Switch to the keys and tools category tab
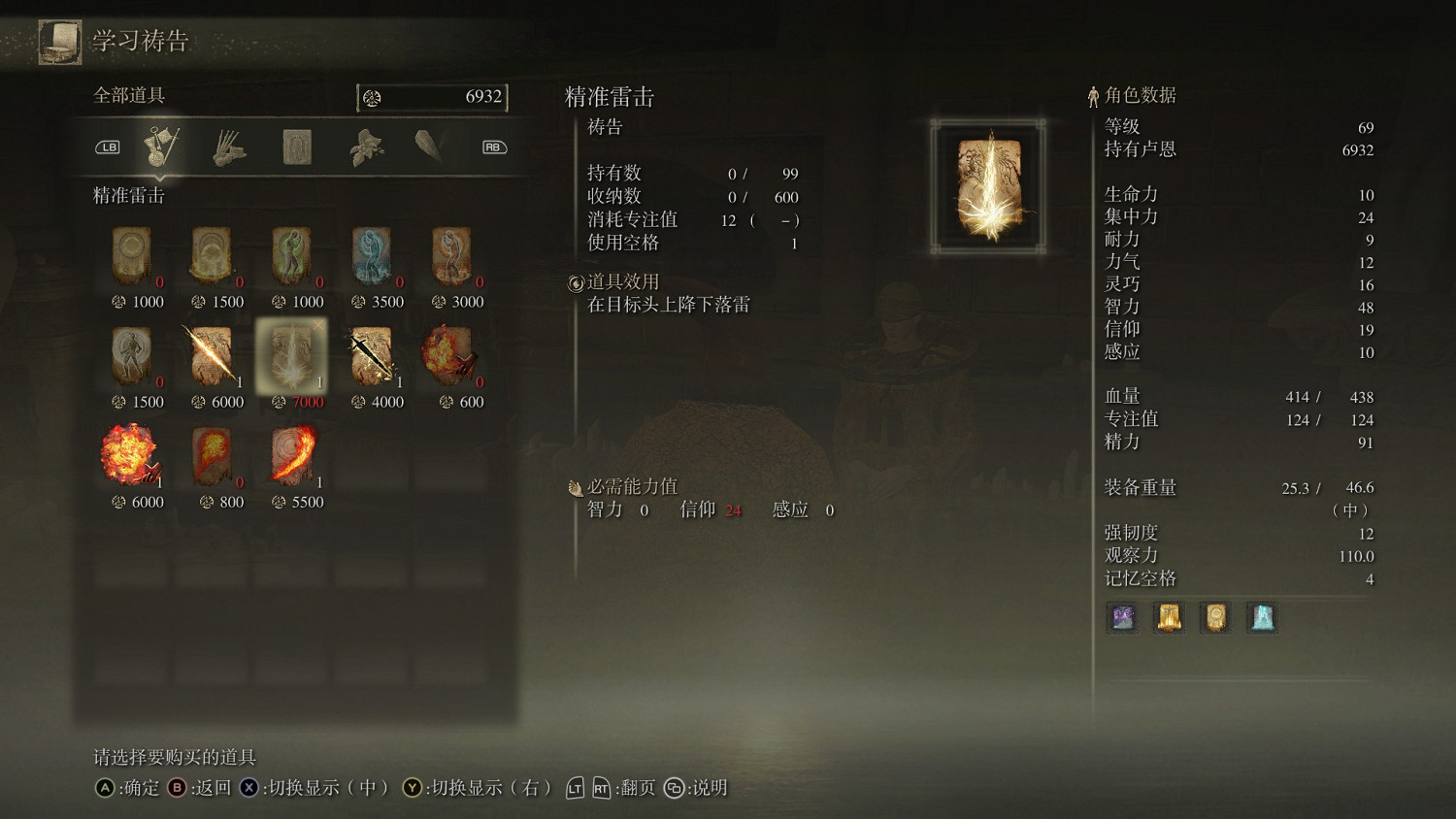This screenshot has height=819, width=1456. [x=160, y=144]
